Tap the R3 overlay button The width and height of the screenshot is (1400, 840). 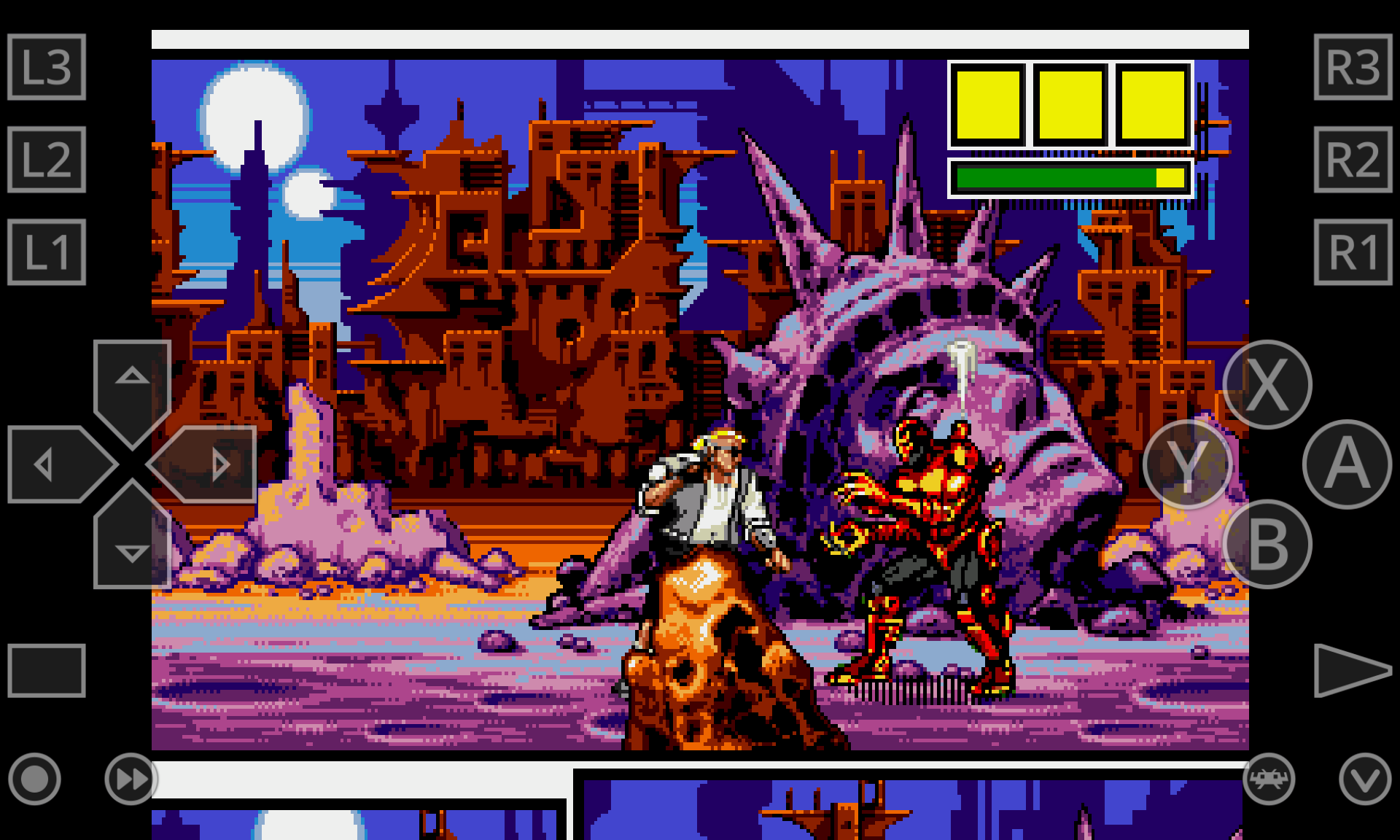[x=1353, y=67]
